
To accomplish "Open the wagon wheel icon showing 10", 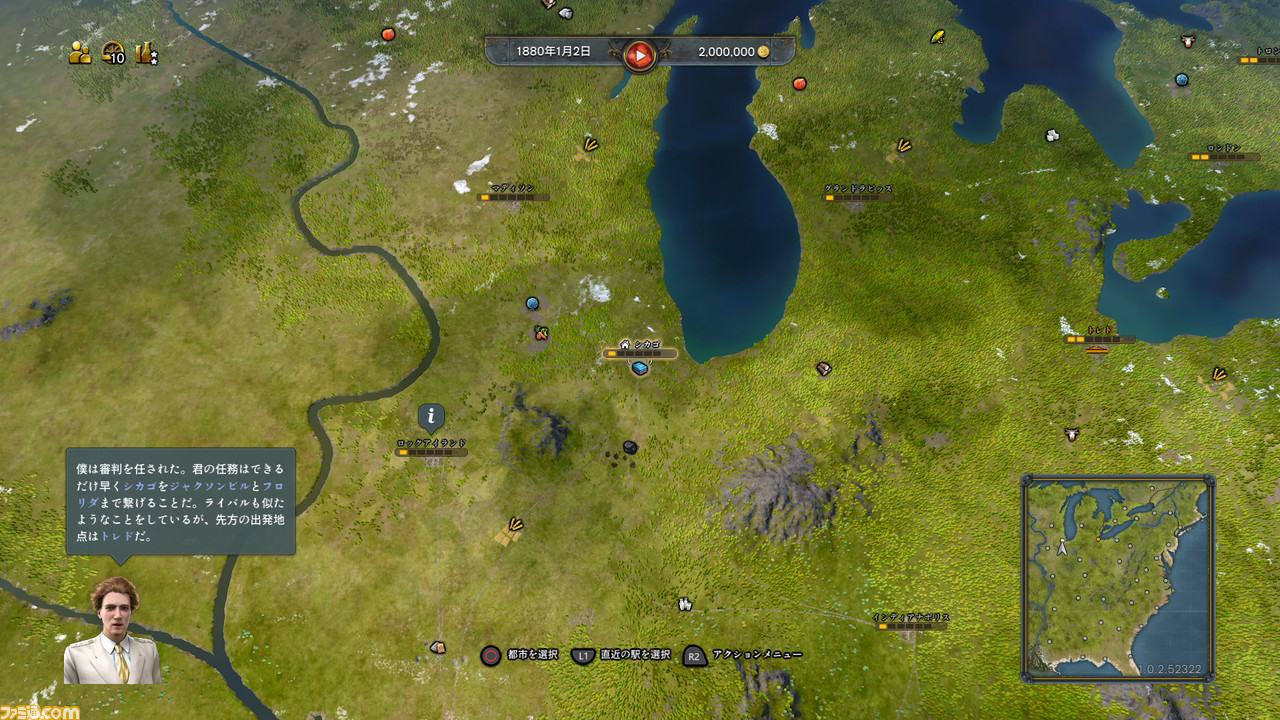I will (113, 54).
